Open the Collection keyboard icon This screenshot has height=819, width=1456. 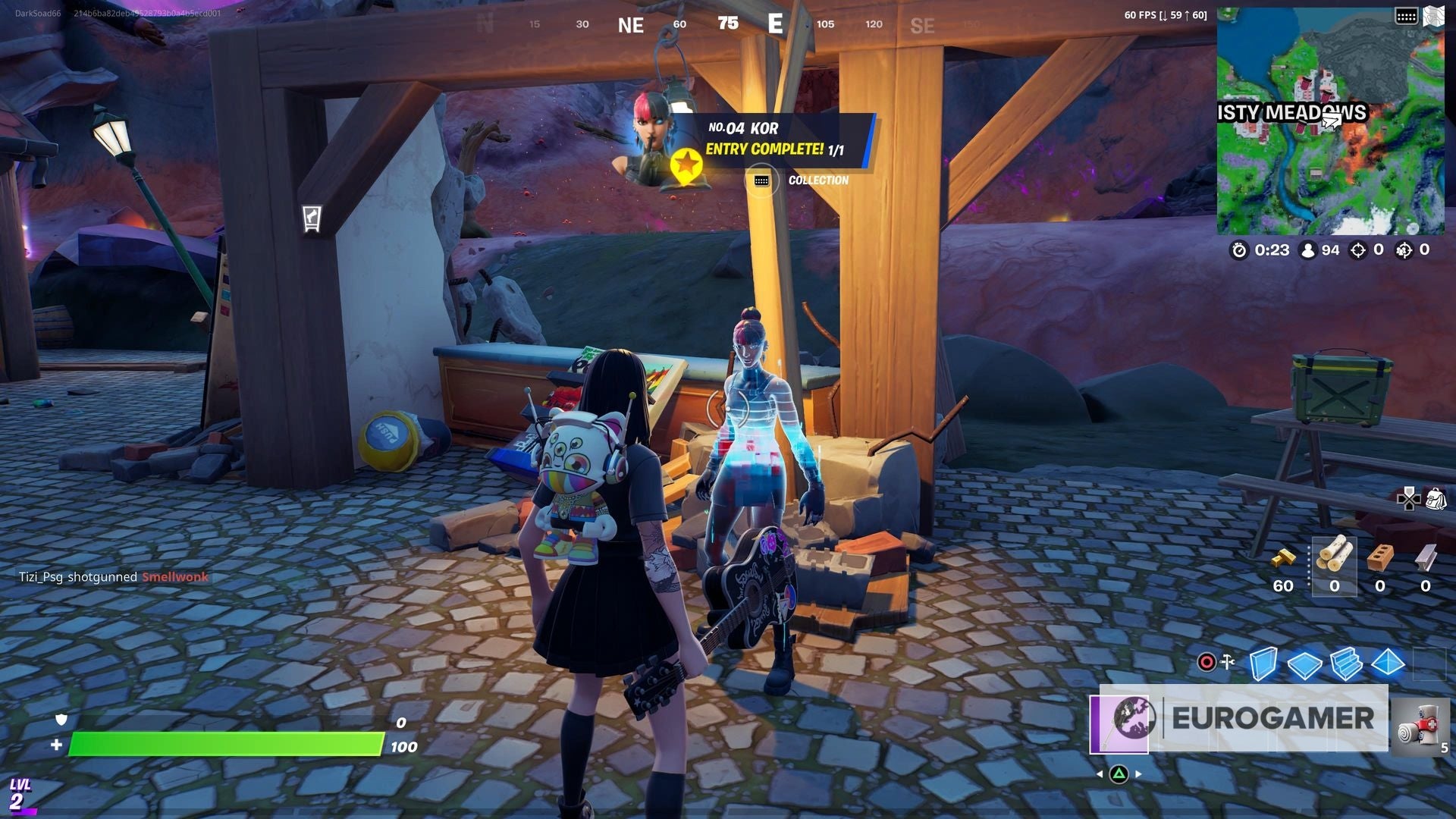(x=762, y=180)
